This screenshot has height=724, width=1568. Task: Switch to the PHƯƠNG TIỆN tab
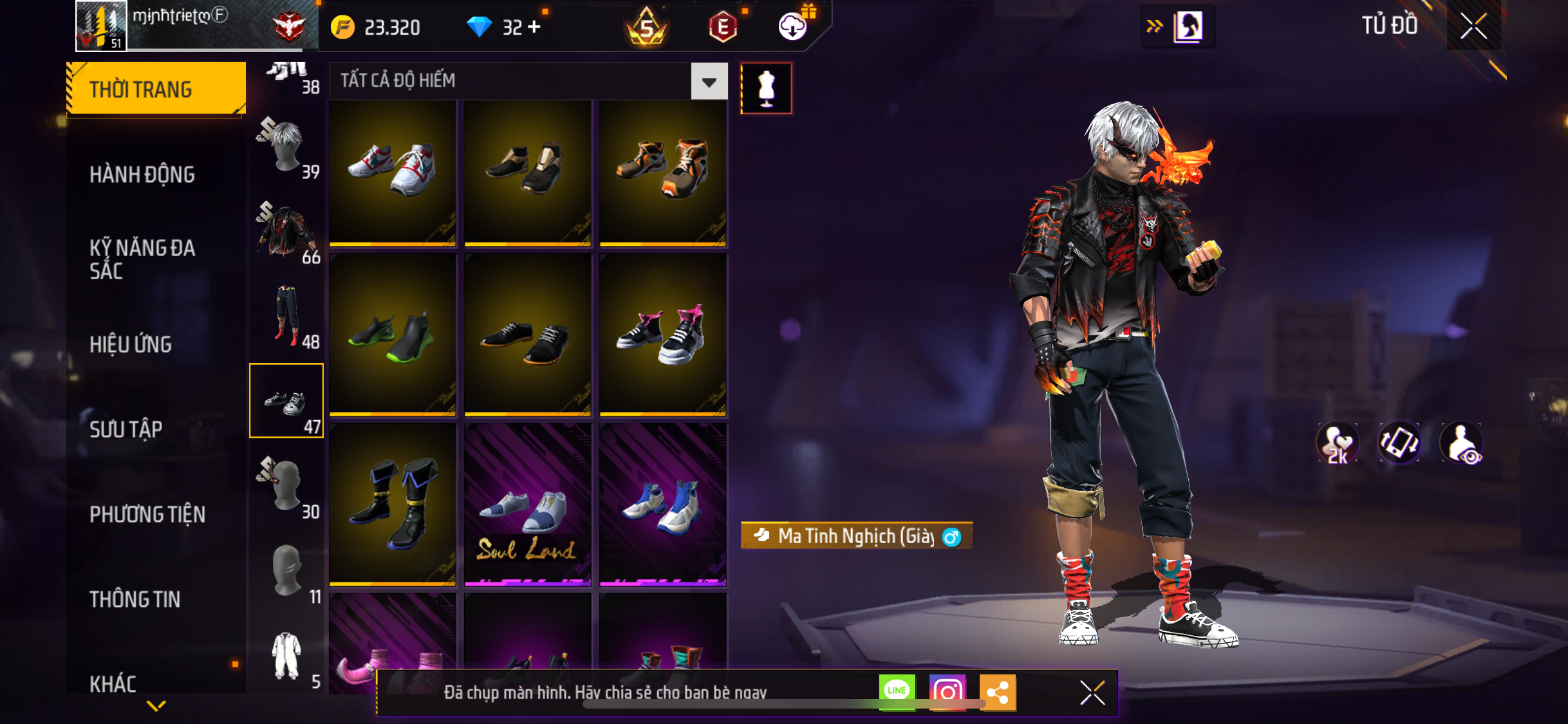(147, 514)
